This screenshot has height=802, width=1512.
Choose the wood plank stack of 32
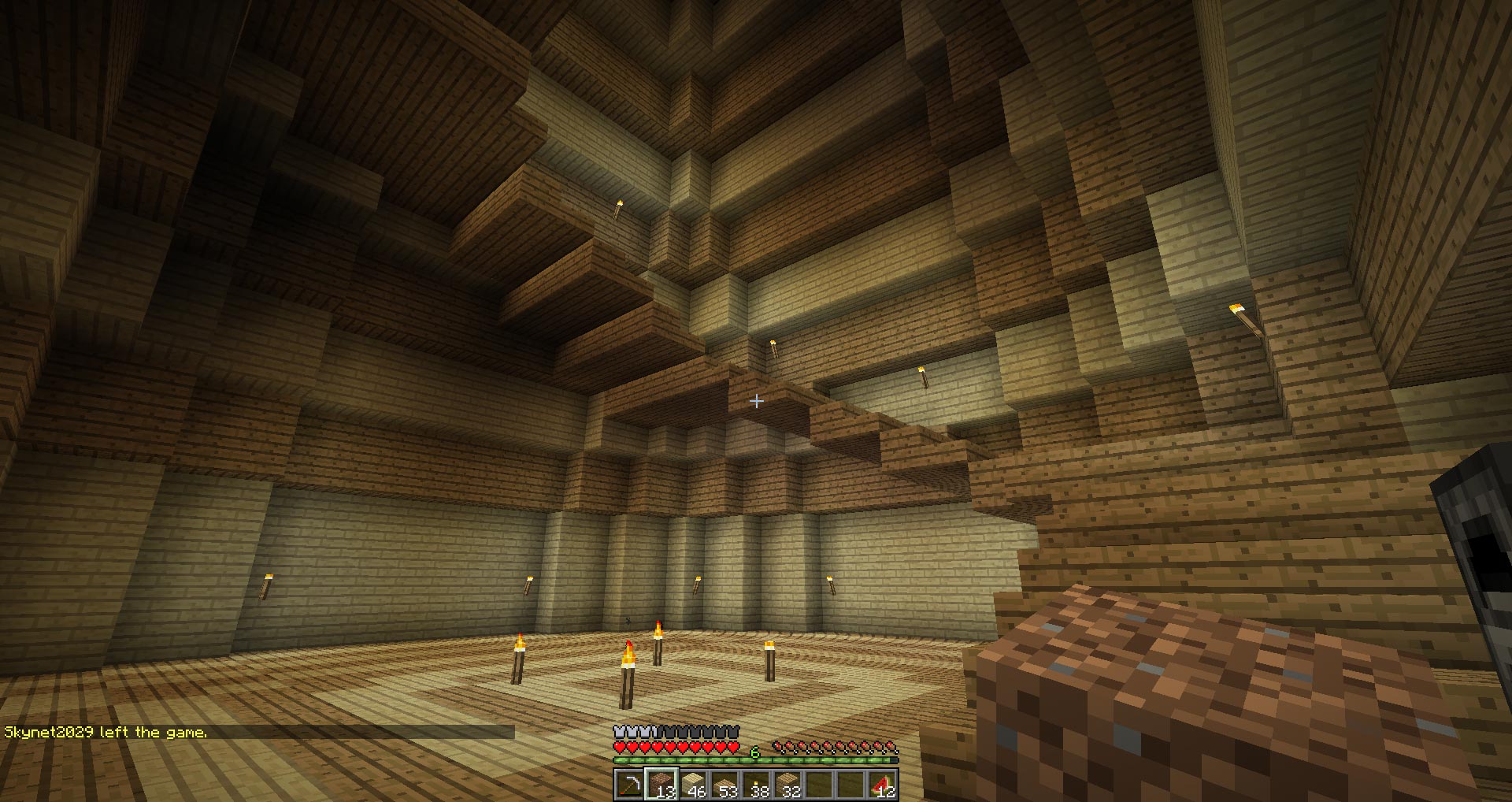click(x=787, y=785)
